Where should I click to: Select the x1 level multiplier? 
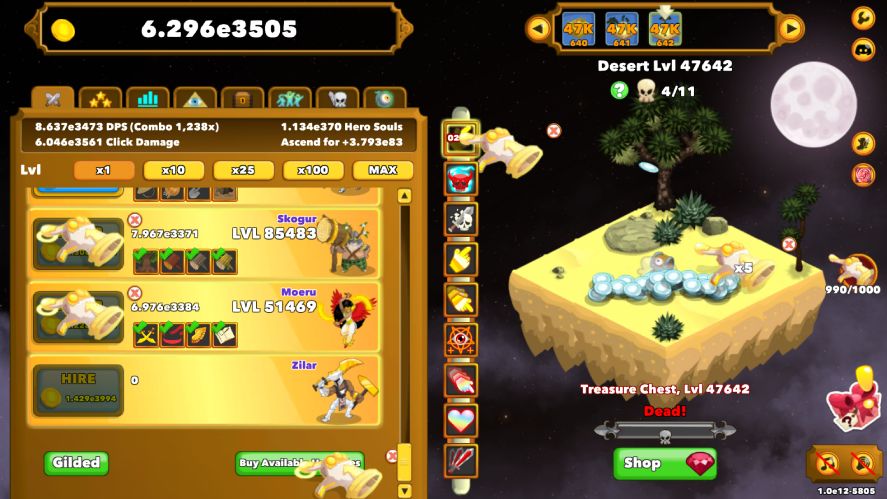tap(104, 170)
